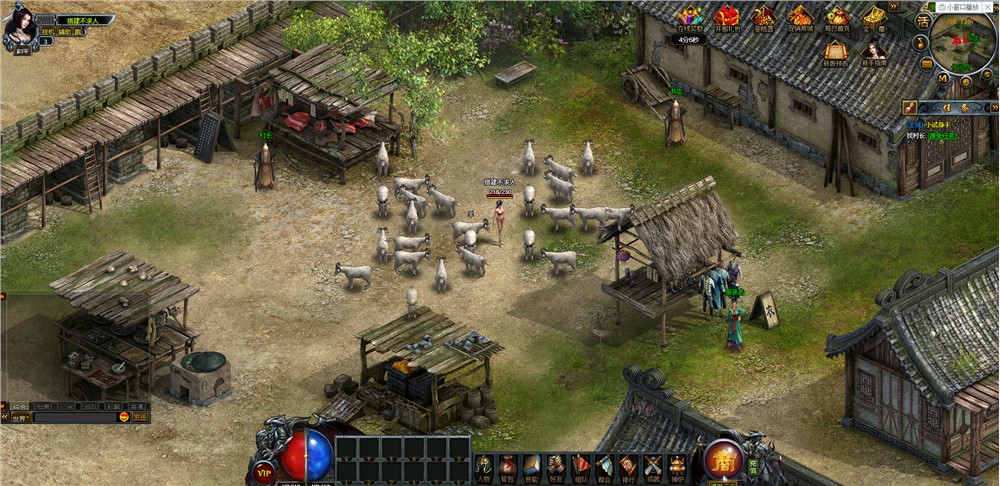Image resolution: width=1000 pixels, height=486 pixels.
Task: Open the daily first recharge (每日首充) icon
Action: pyautogui.click(x=838, y=17)
